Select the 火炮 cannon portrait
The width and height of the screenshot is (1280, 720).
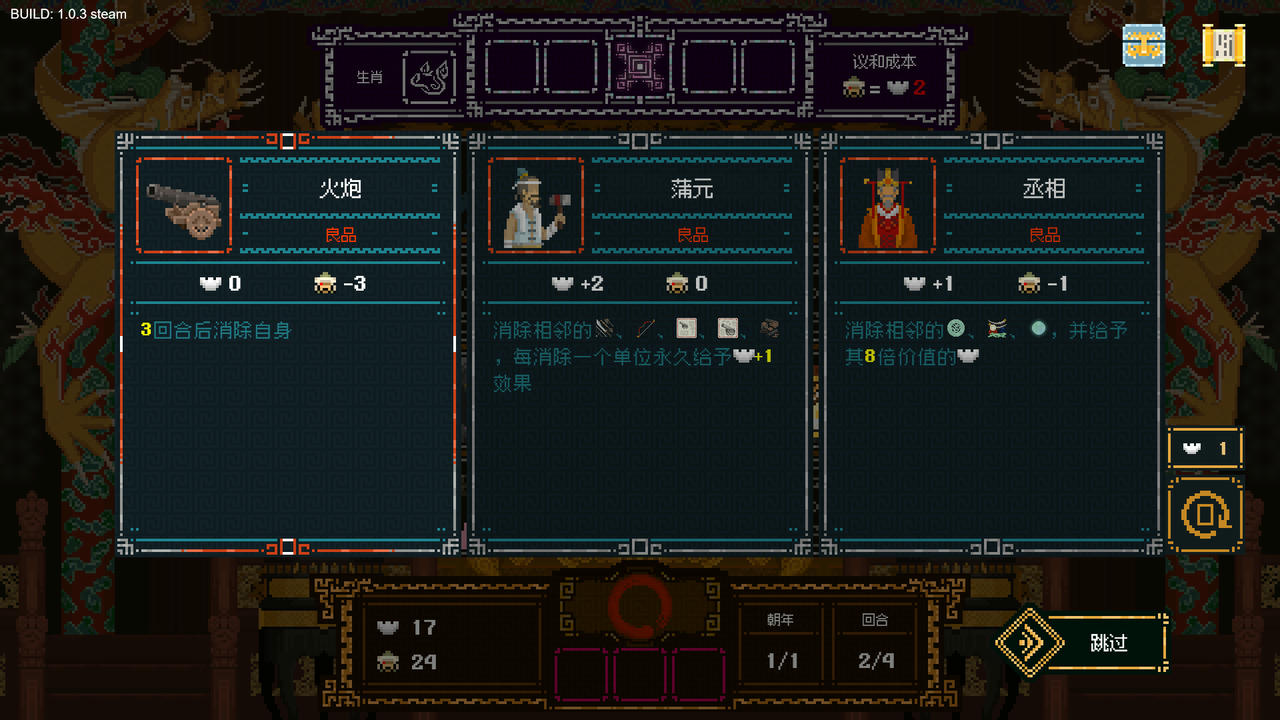(183, 204)
